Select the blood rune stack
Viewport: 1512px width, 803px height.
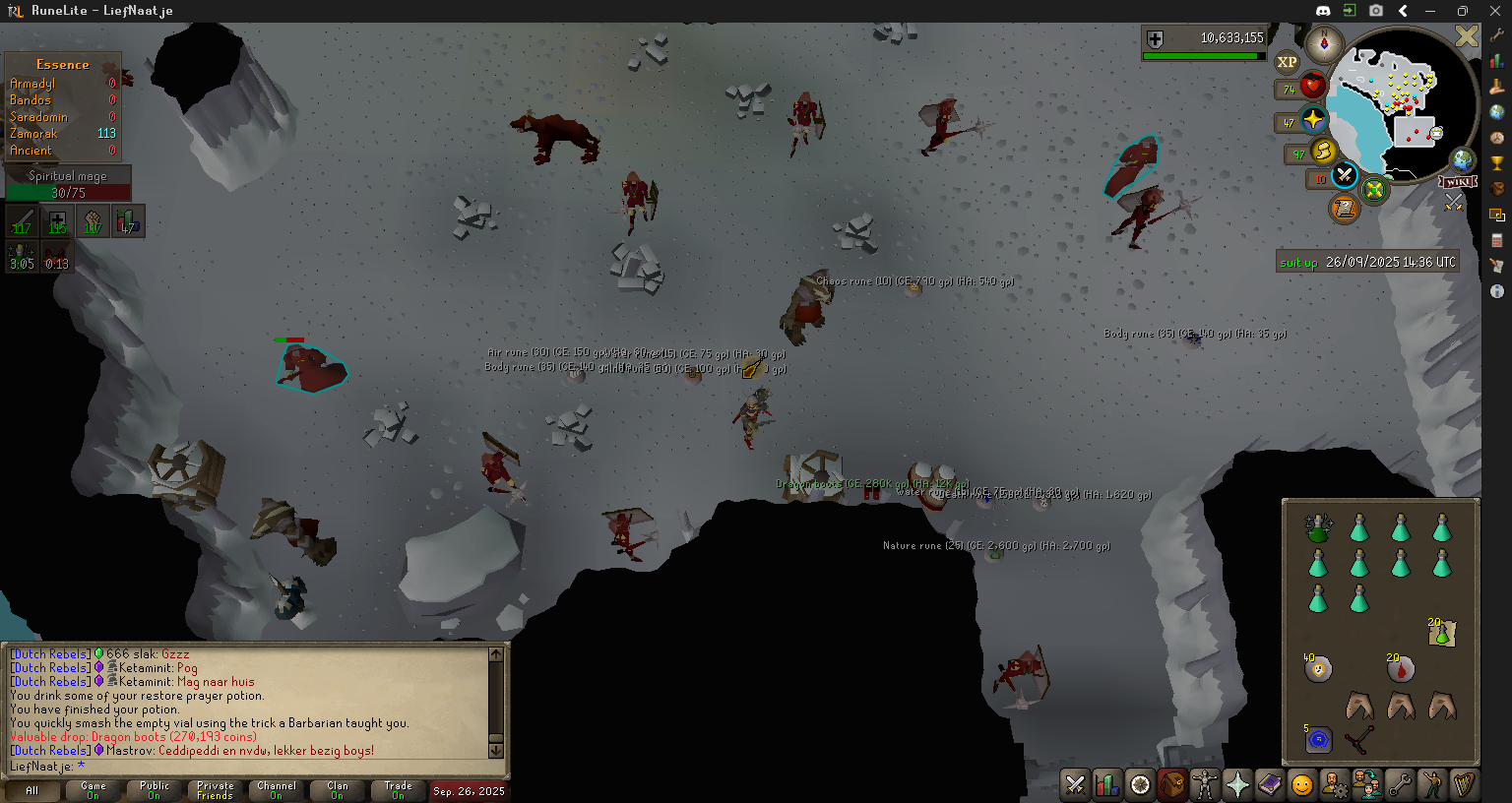(1400, 669)
